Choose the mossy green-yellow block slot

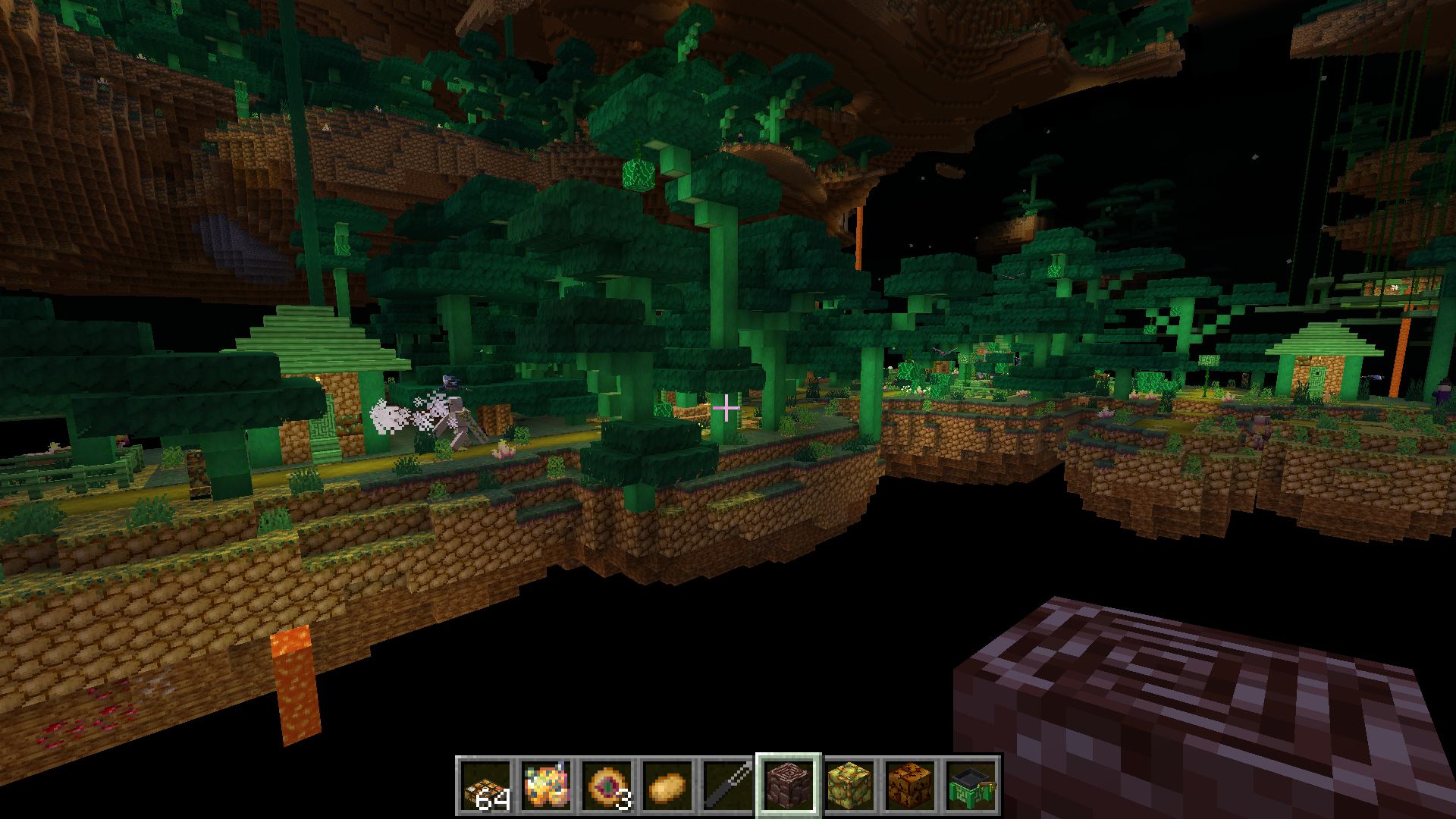point(850,785)
